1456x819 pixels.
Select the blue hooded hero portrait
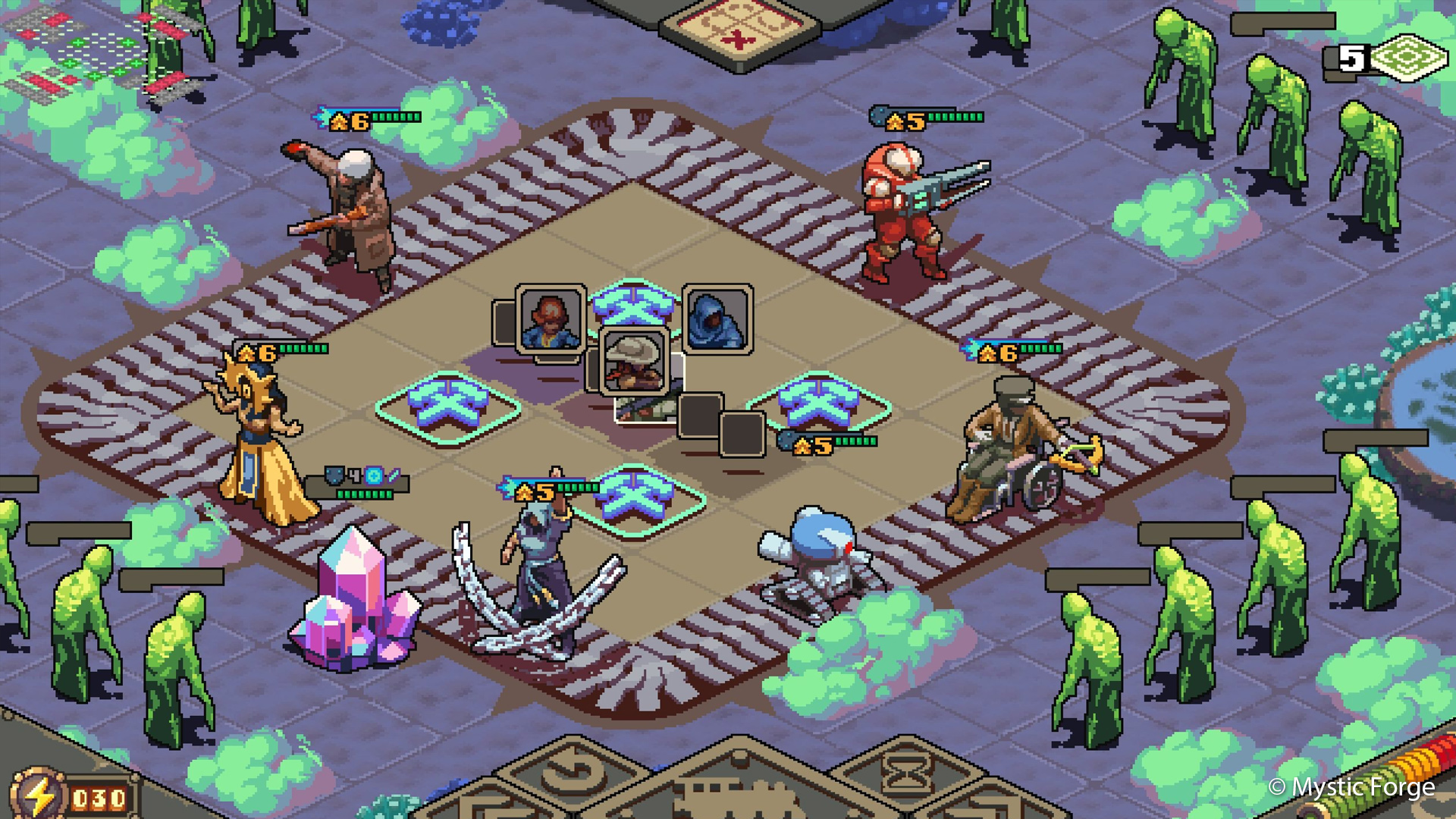717,319
